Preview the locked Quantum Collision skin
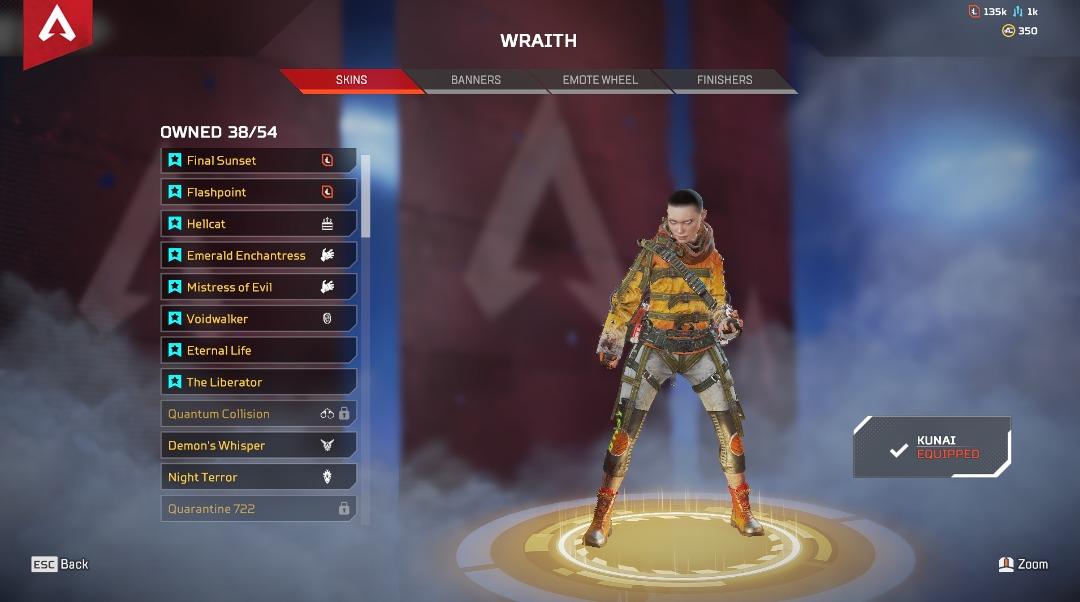 (258, 414)
